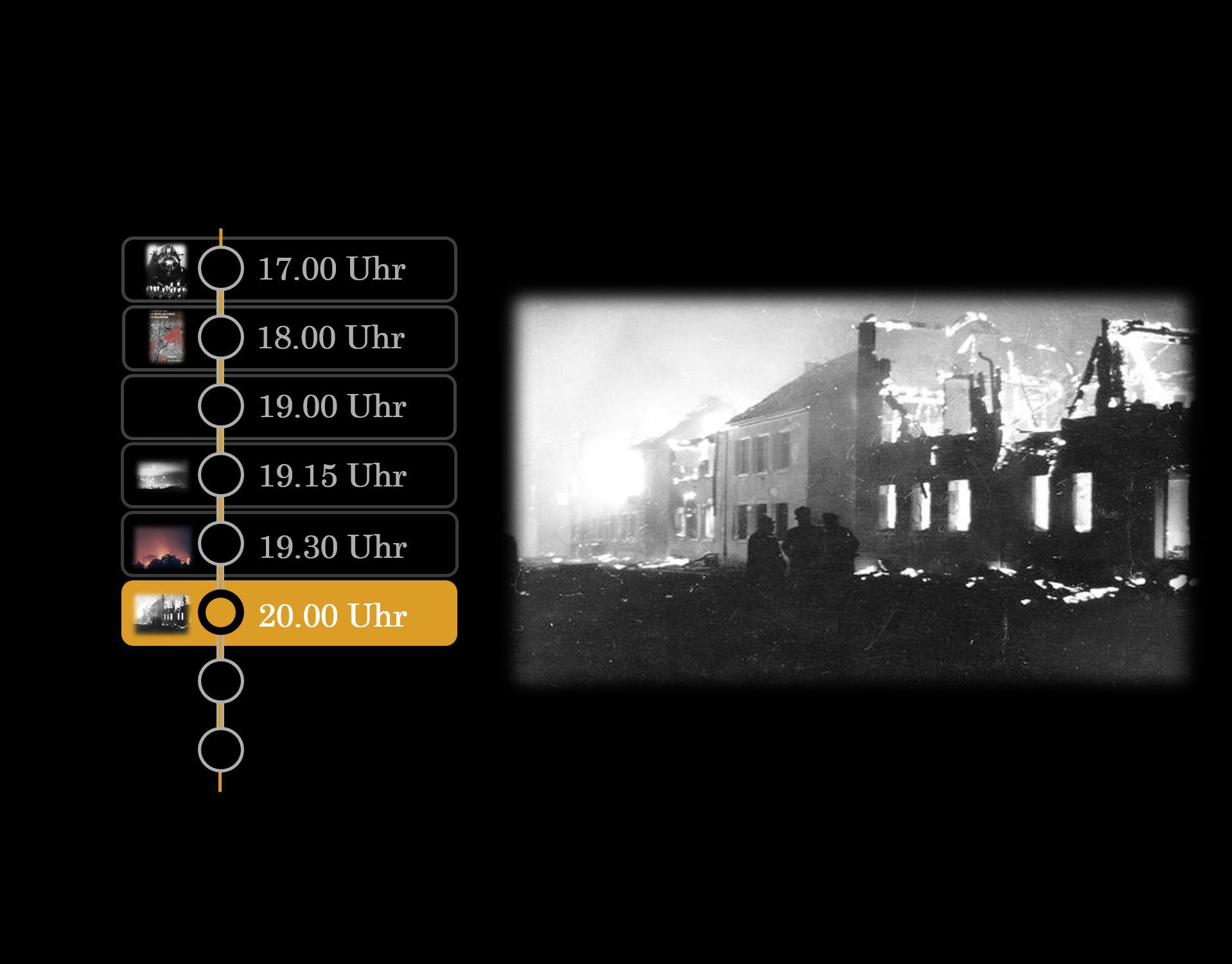Toggle the active 20.00 Uhr node
1232x964 pixels.
(x=222, y=614)
